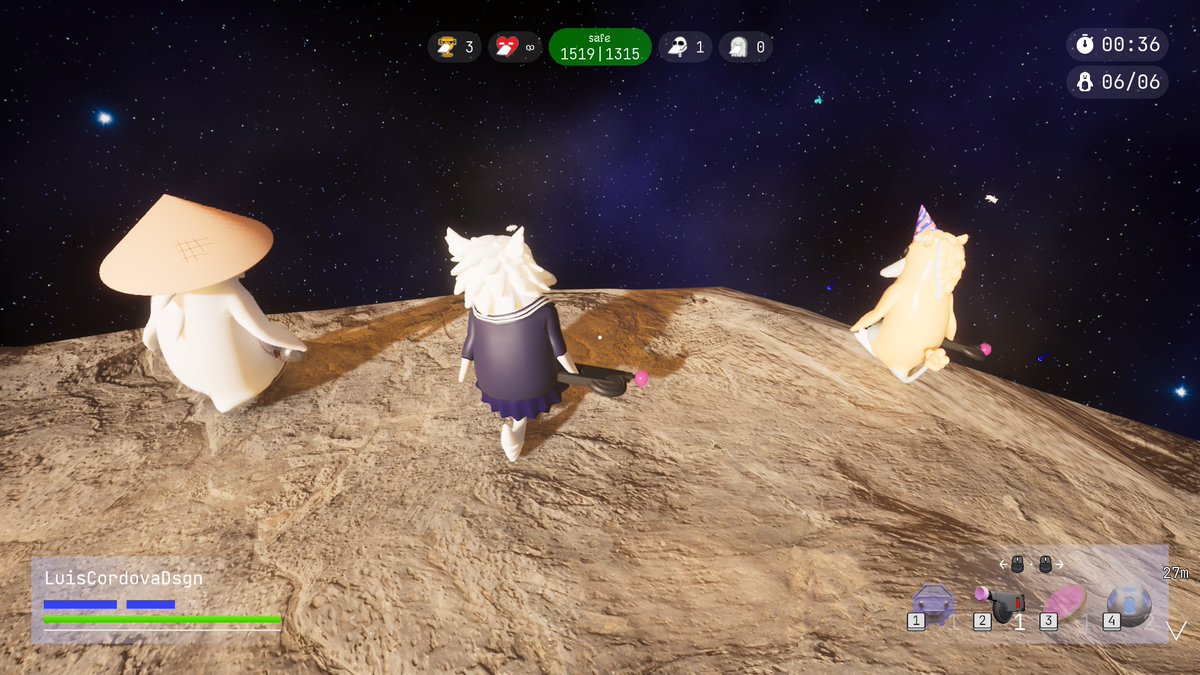
Task: Select the blue sphere gadget in slot 4
Action: 1129,604
